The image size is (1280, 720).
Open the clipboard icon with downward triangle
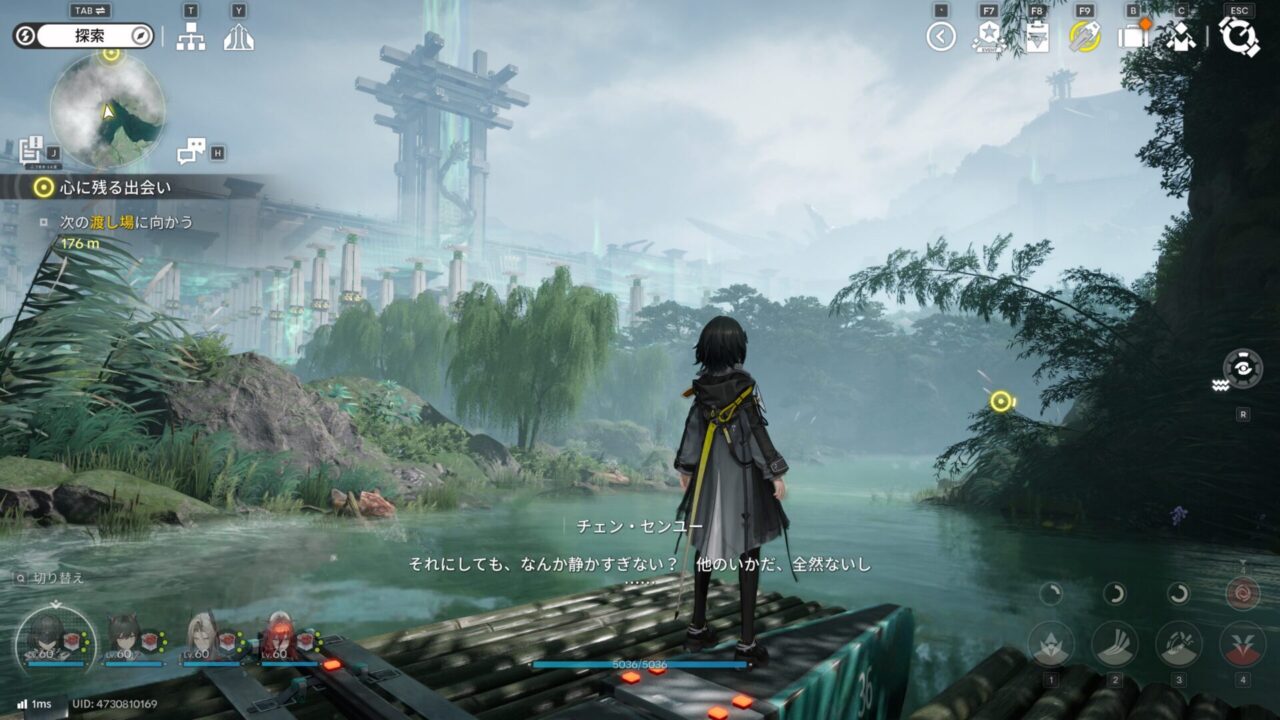pos(1036,37)
